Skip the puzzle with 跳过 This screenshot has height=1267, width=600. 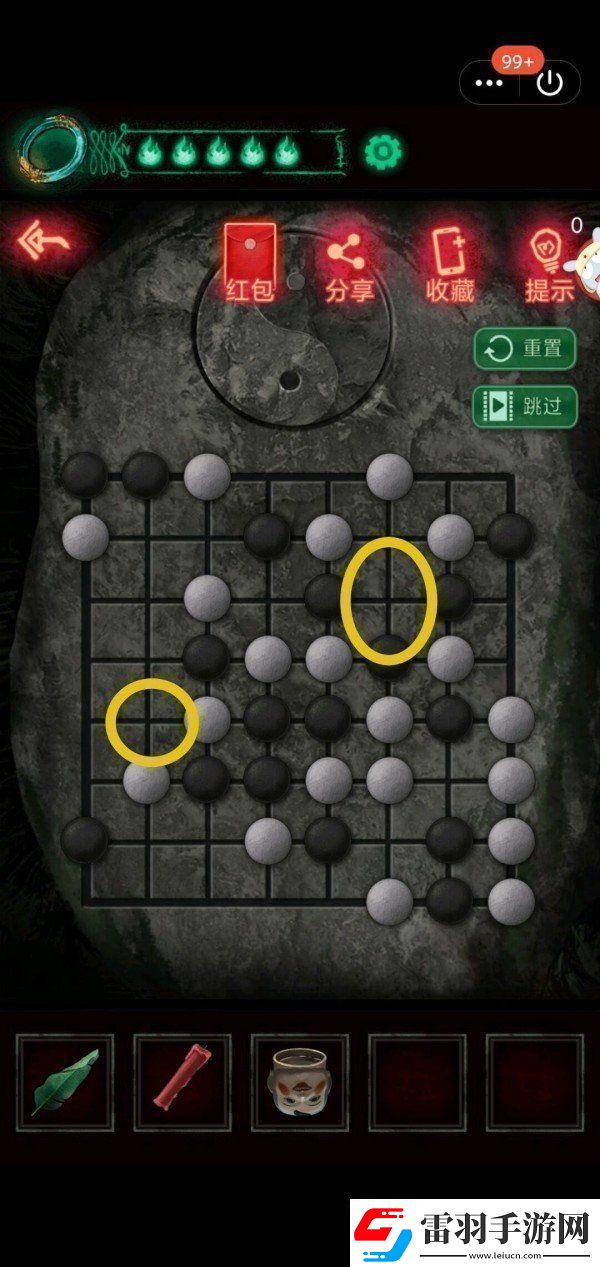525,406
